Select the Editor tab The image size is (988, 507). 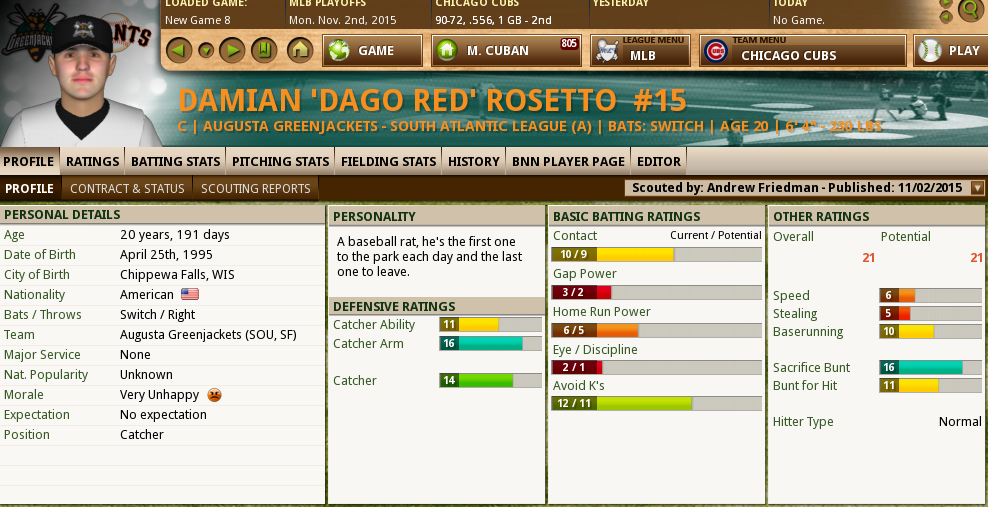tap(659, 161)
